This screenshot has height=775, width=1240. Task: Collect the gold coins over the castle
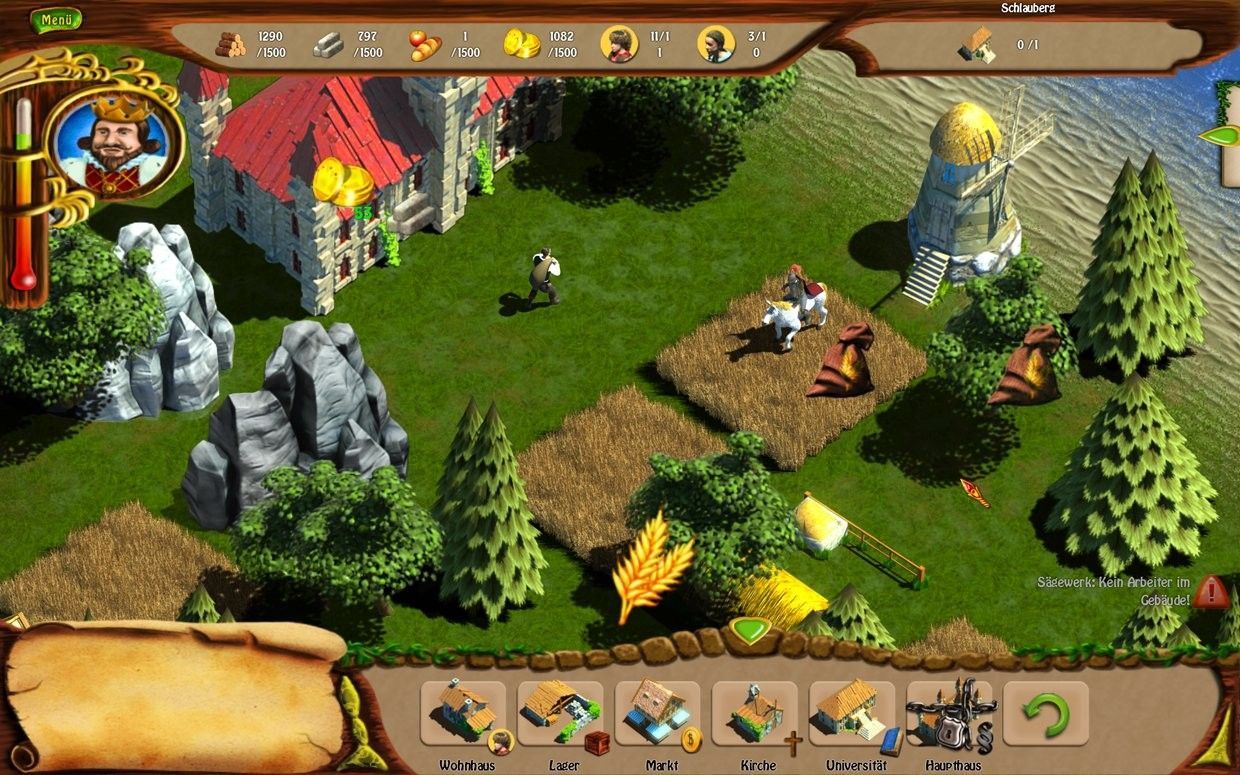click(x=343, y=183)
